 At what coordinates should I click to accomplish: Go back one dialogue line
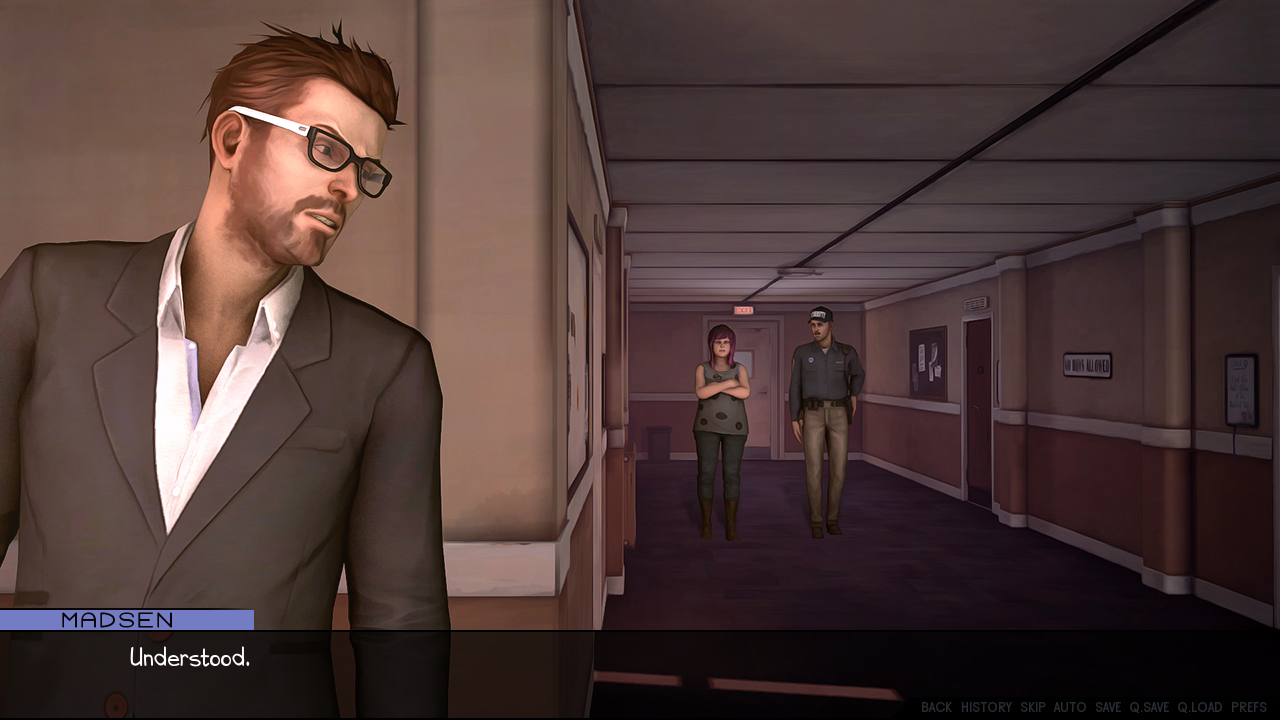click(x=936, y=707)
